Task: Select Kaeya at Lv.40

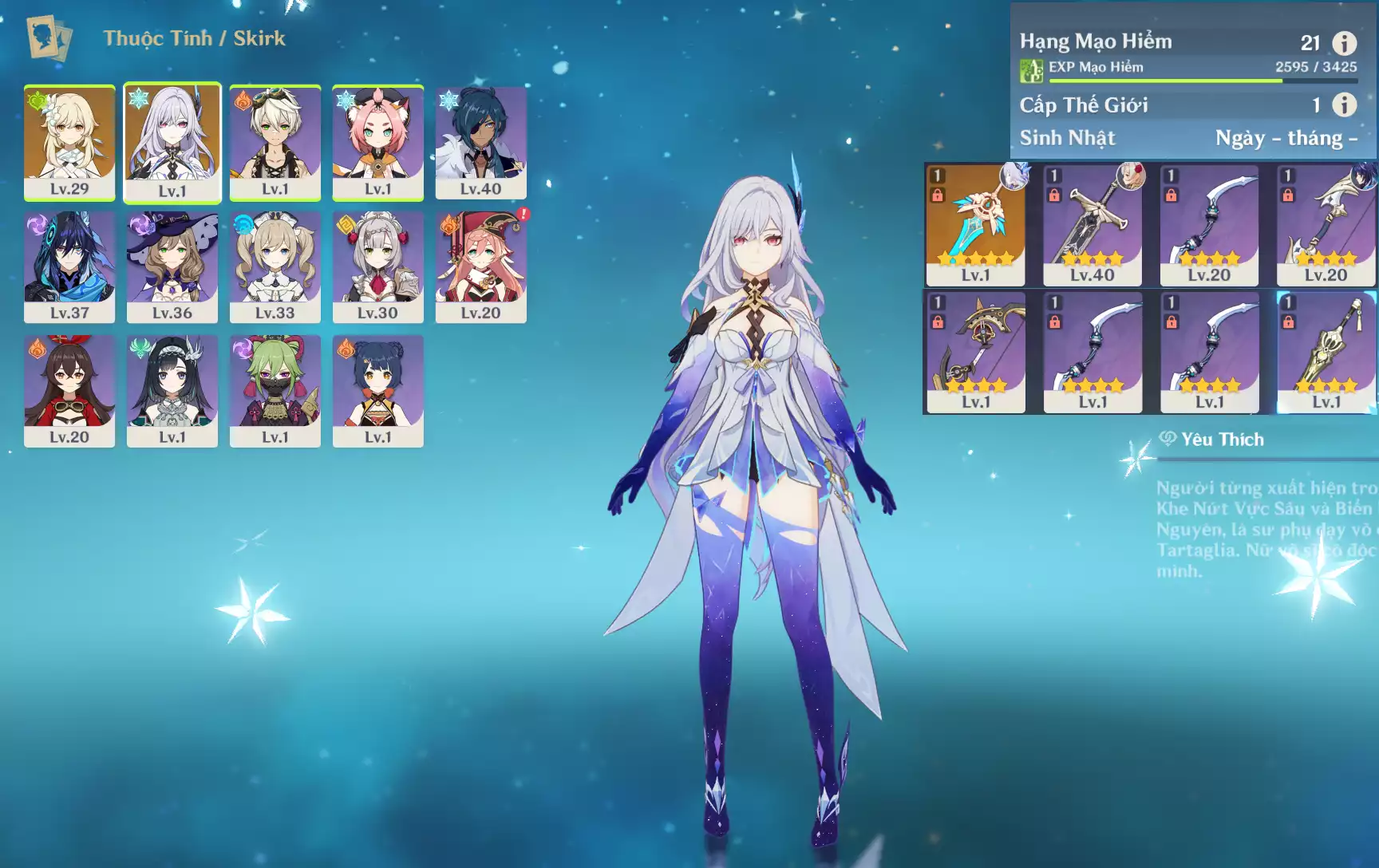Action: [480, 142]
